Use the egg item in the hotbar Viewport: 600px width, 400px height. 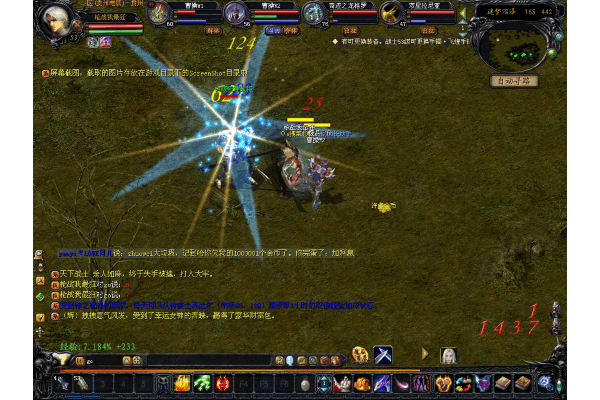point(304,383)
